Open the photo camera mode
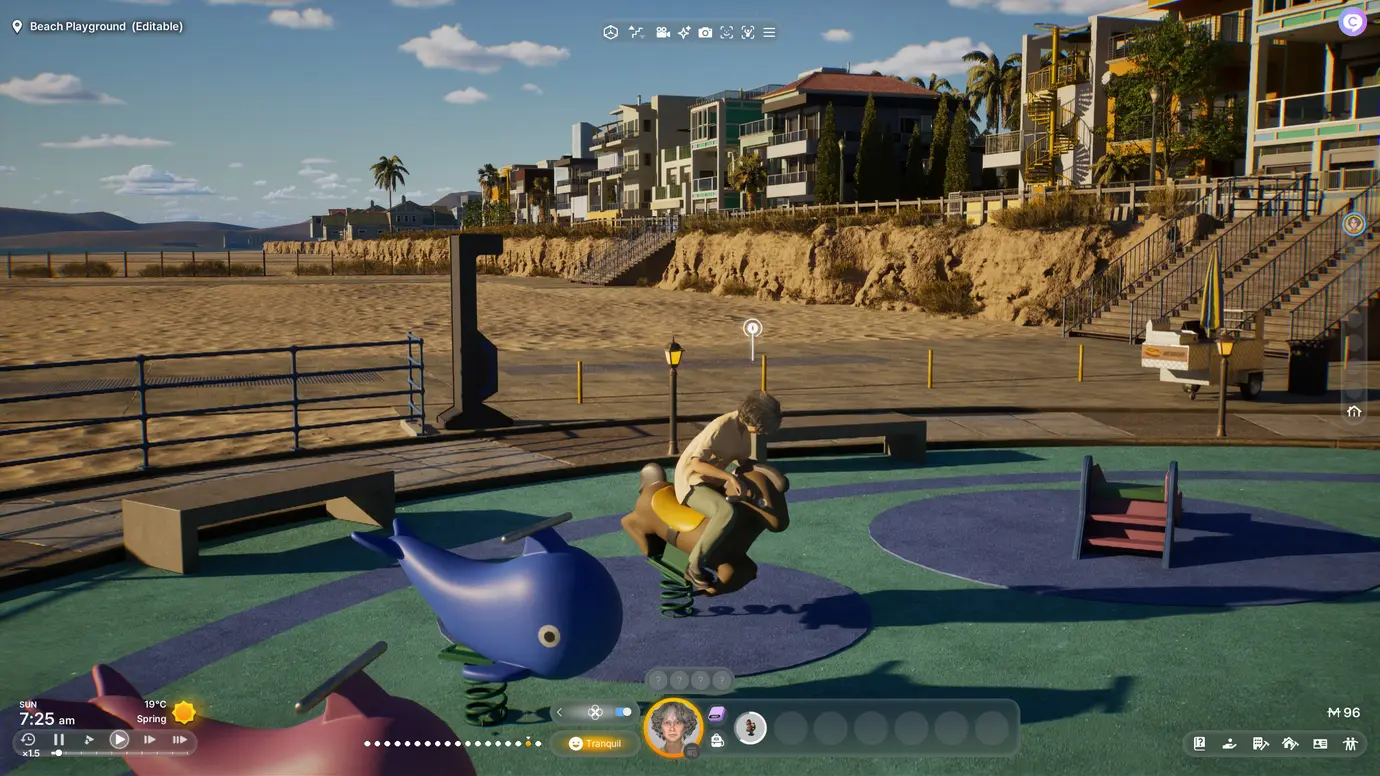1380x776 pixels. (x=705, y=33)
